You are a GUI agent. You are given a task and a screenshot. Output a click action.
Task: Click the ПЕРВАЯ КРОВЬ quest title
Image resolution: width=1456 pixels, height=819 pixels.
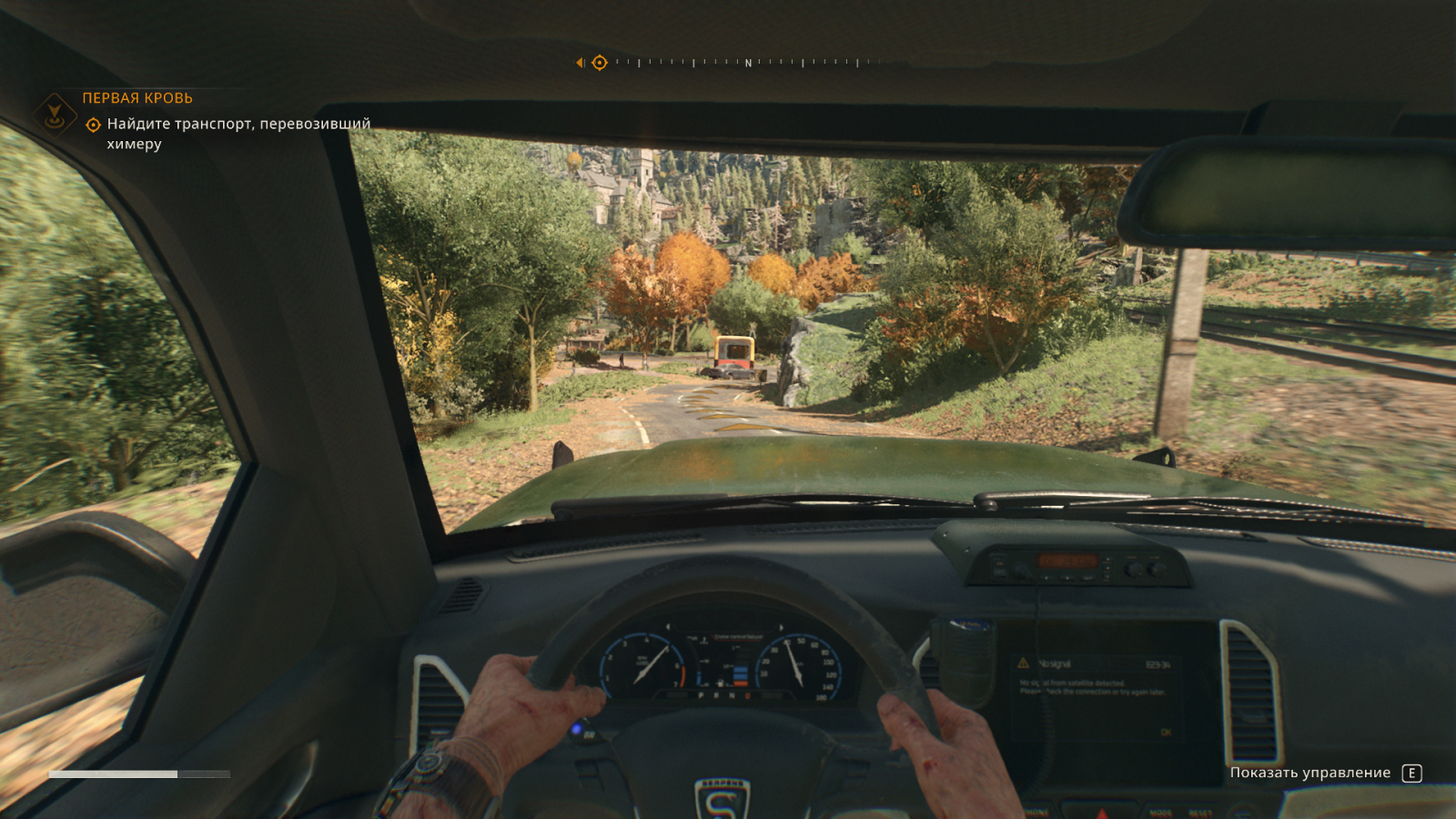pos(137,98)
